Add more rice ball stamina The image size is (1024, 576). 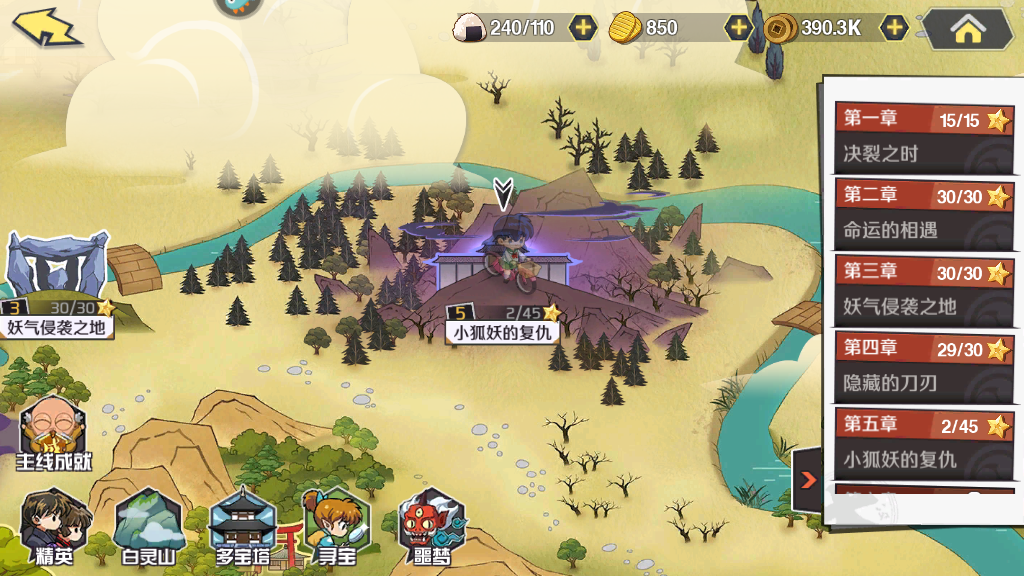coord(583,28)
